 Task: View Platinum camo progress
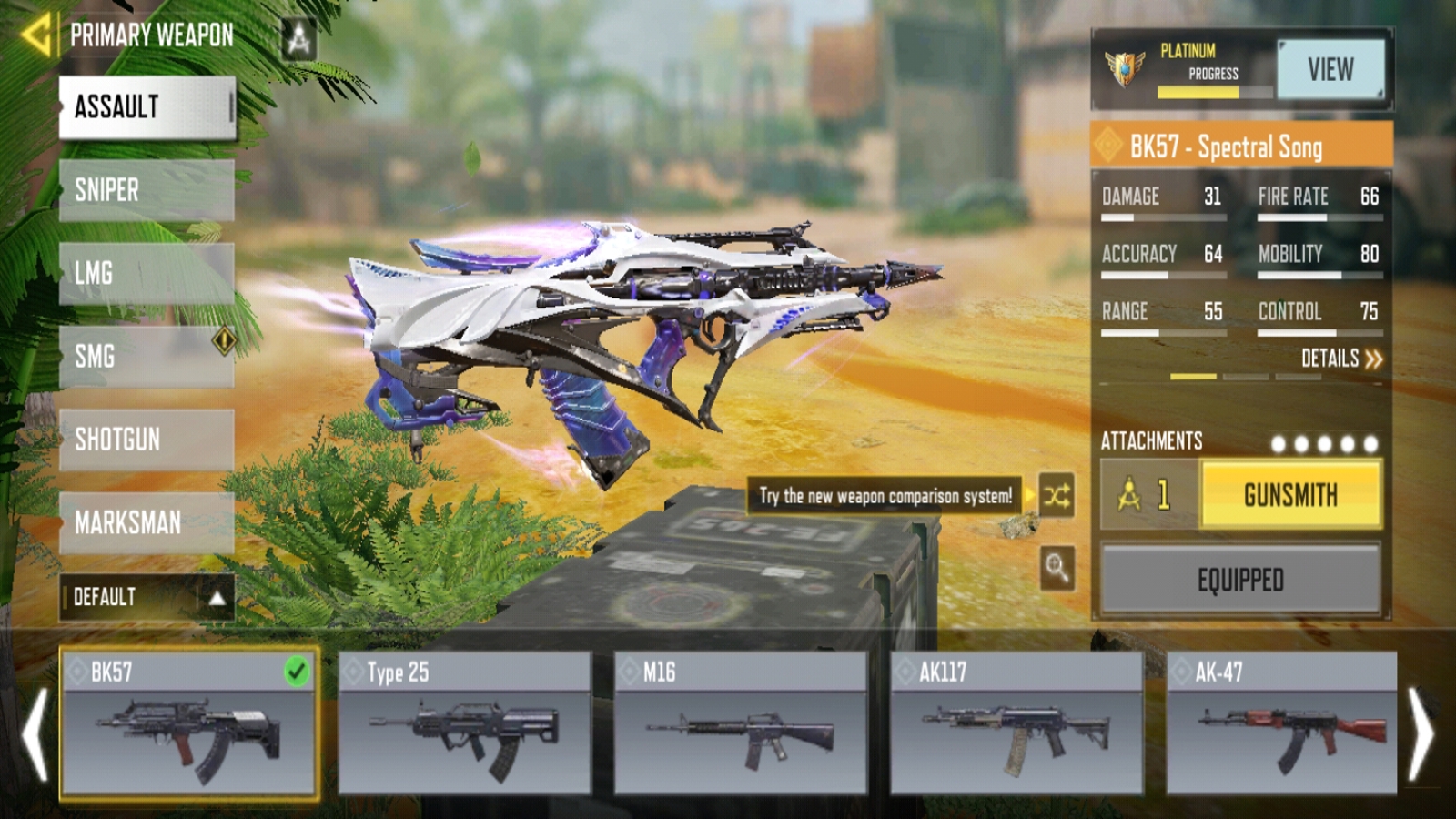[1330, 69]
